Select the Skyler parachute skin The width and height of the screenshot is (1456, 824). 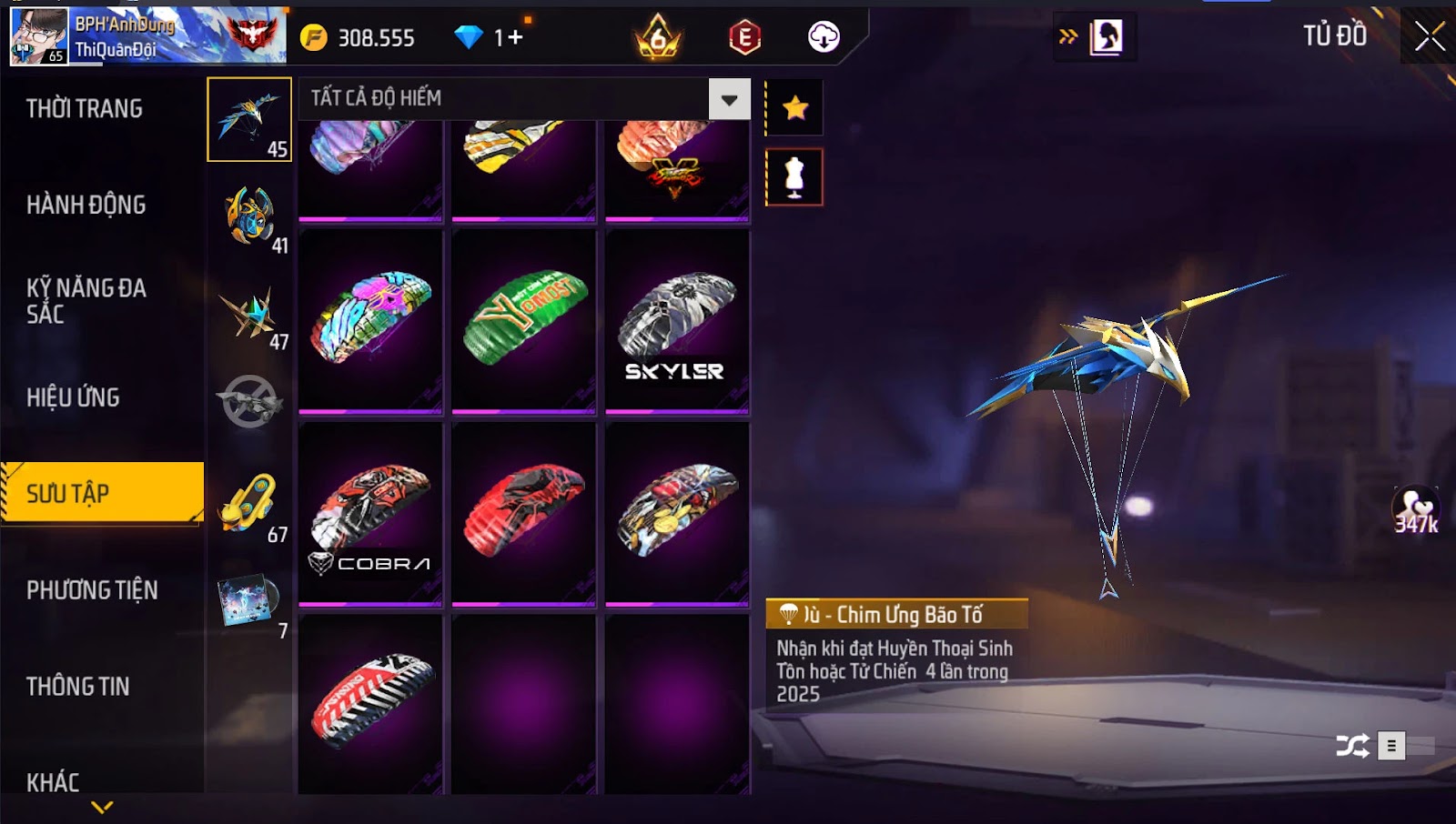677,322
